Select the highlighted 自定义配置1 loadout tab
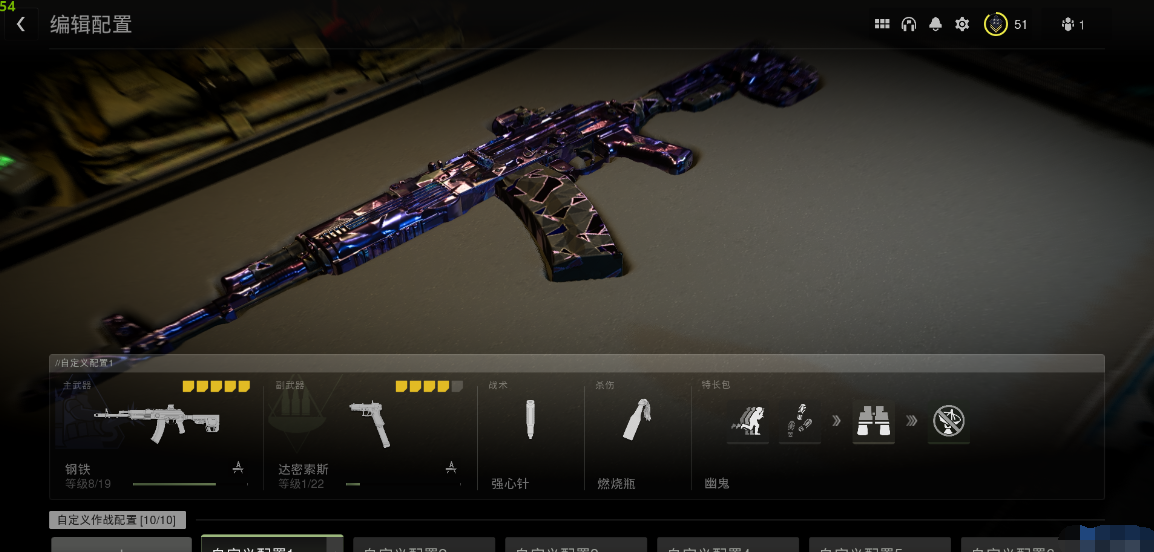Viewport: 1154px width, 552px height. [x=272, y=544]
